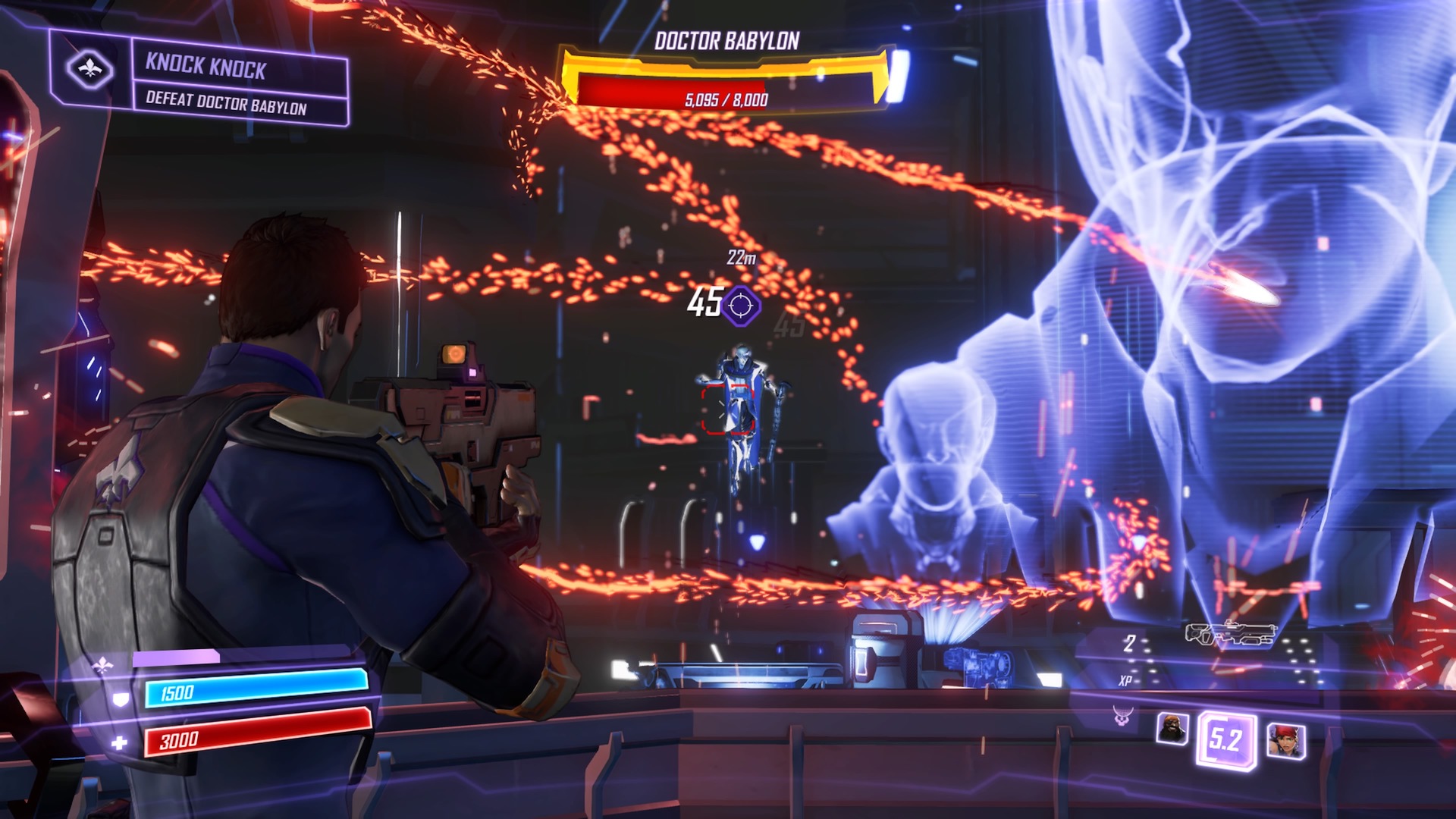Select the ability slot showing 5.2 cooldown

coord(1225,739)
